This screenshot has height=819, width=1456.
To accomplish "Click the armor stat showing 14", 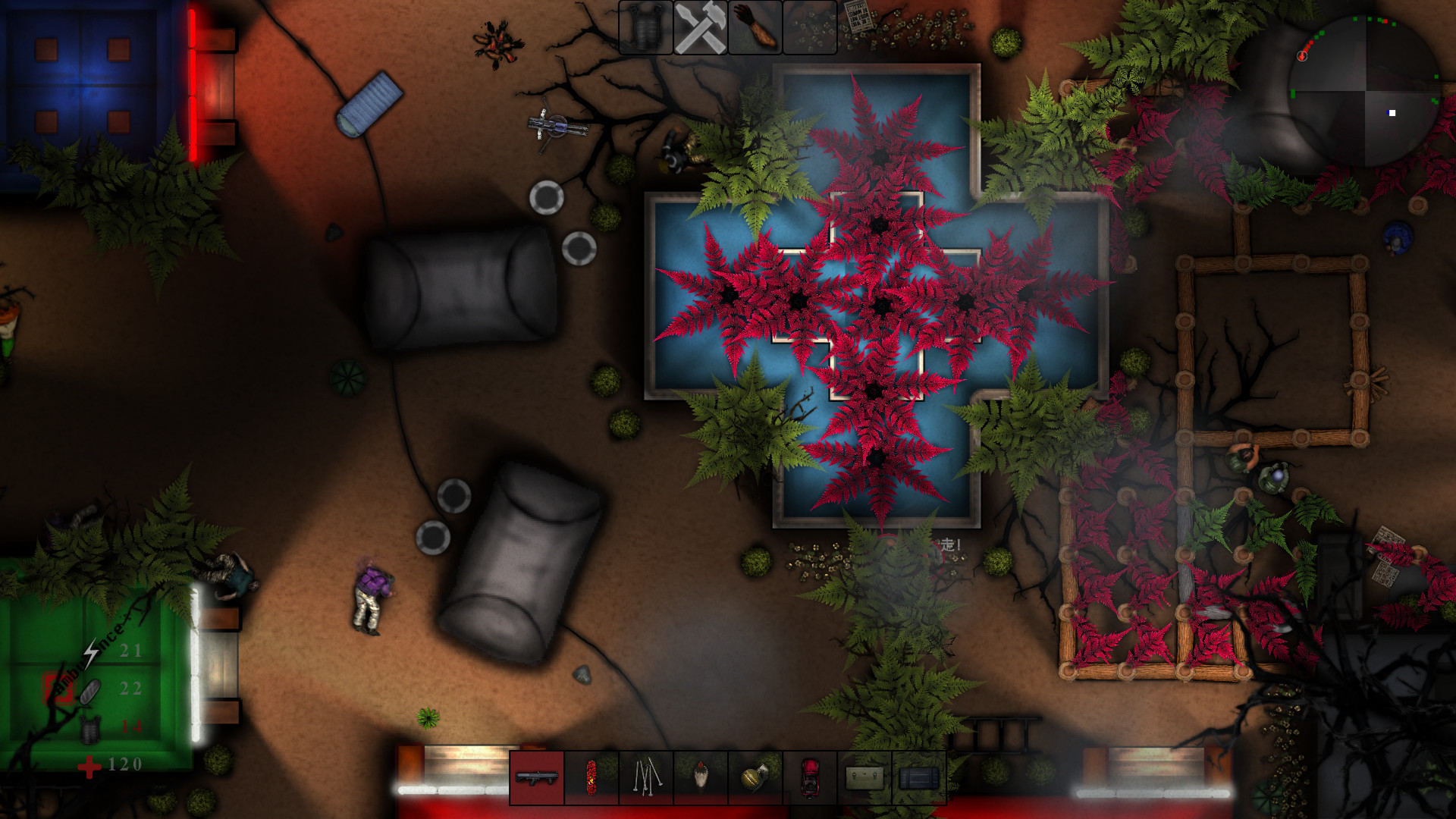I will [131, 726].
